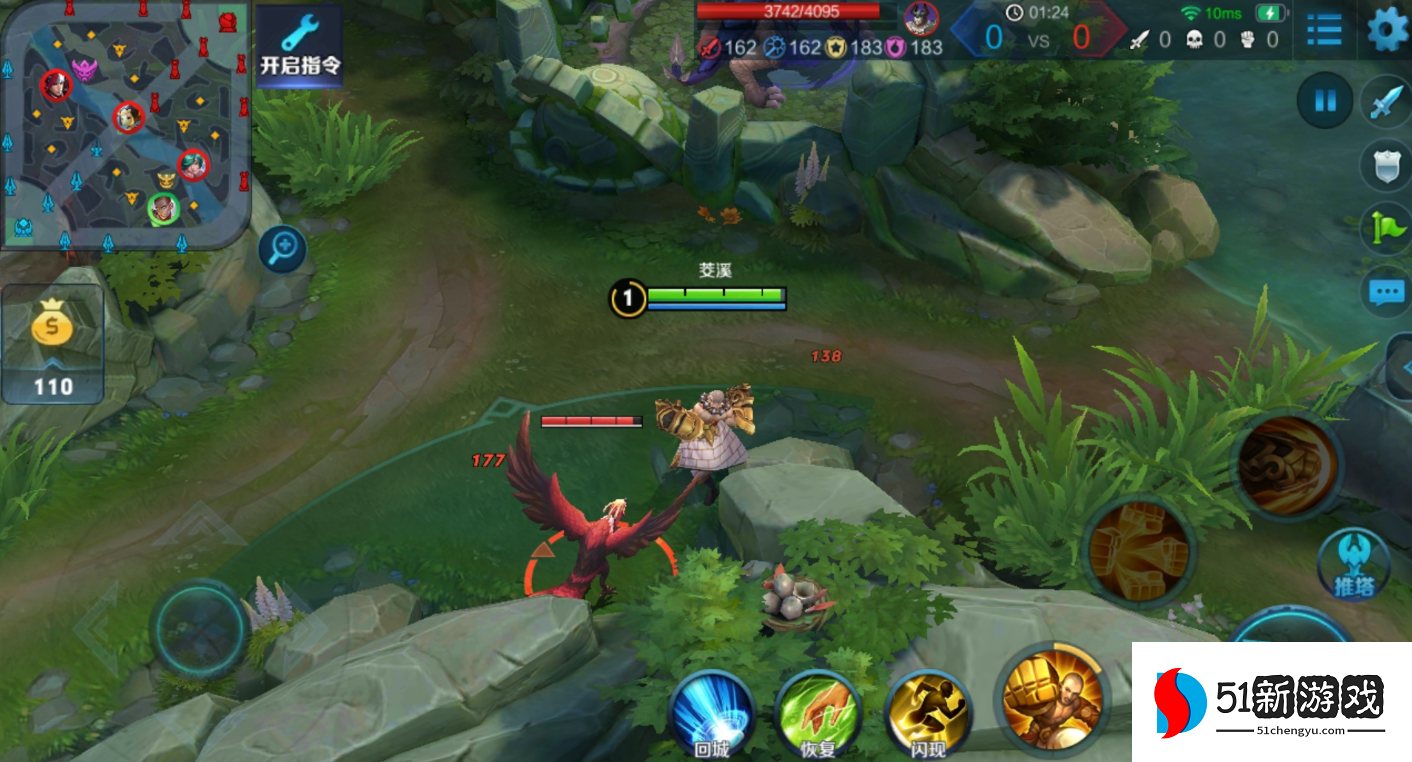Screen dimensions: 1412x762
Task: Visit the 51新游戏 watermark link
Action: 1271,702
